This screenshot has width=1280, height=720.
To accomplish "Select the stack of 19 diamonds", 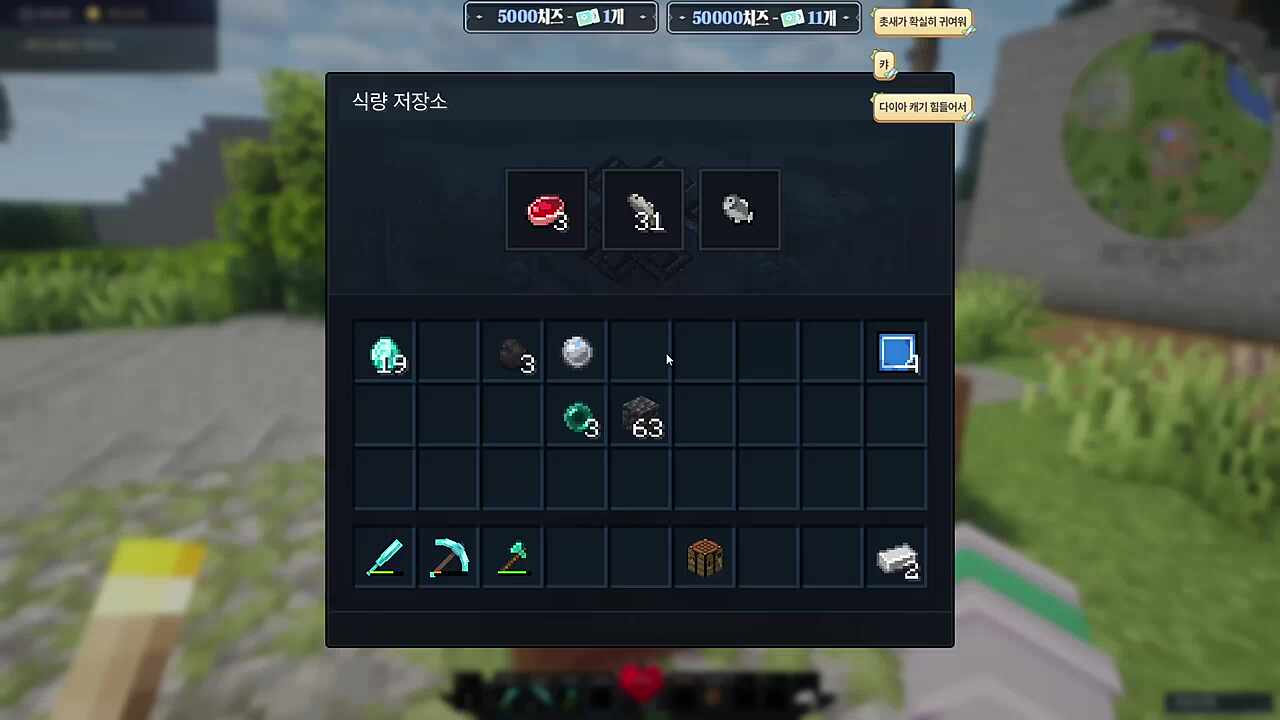I will coord(384,352).
